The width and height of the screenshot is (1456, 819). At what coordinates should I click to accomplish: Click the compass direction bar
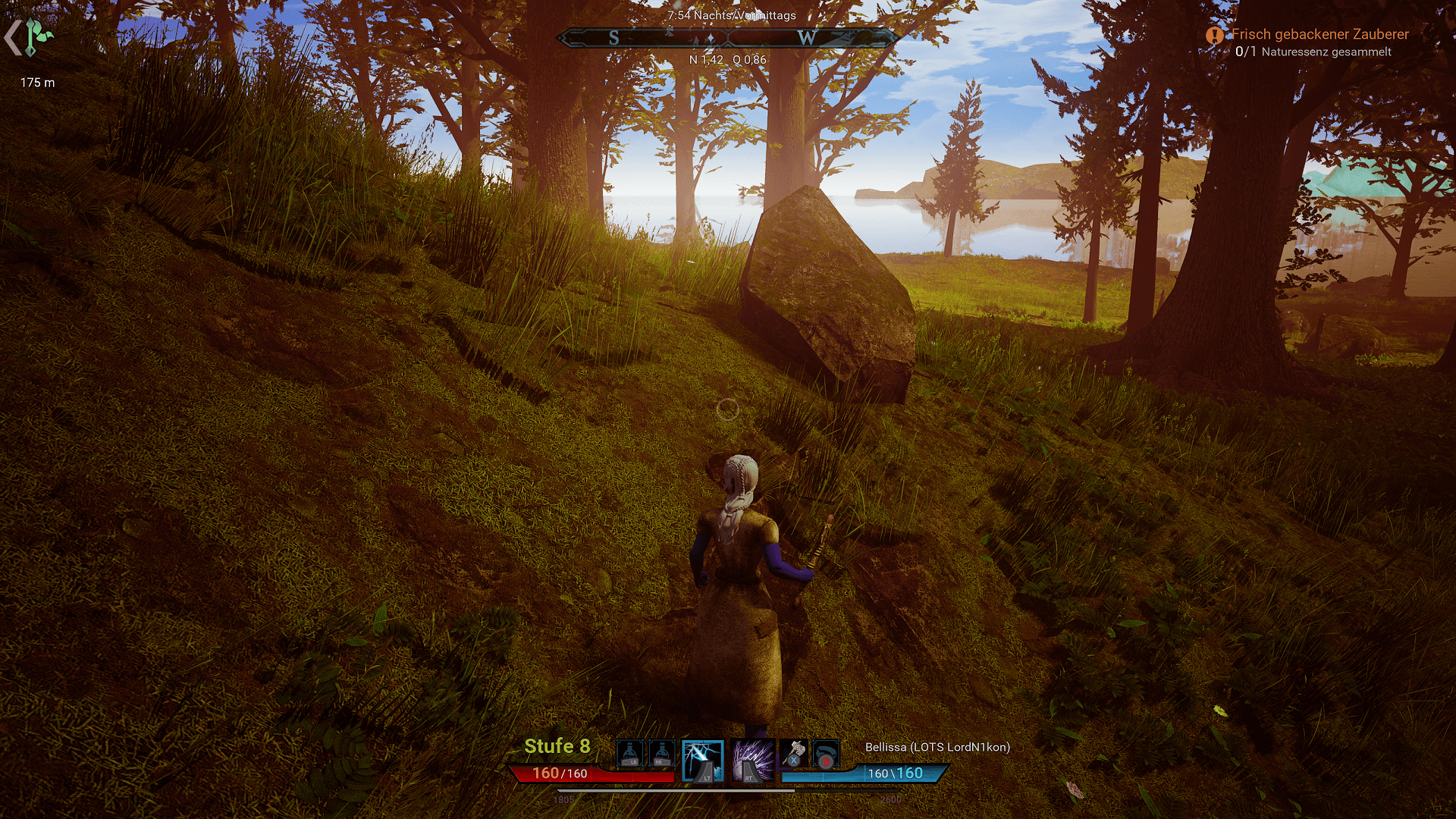(727, 37)
